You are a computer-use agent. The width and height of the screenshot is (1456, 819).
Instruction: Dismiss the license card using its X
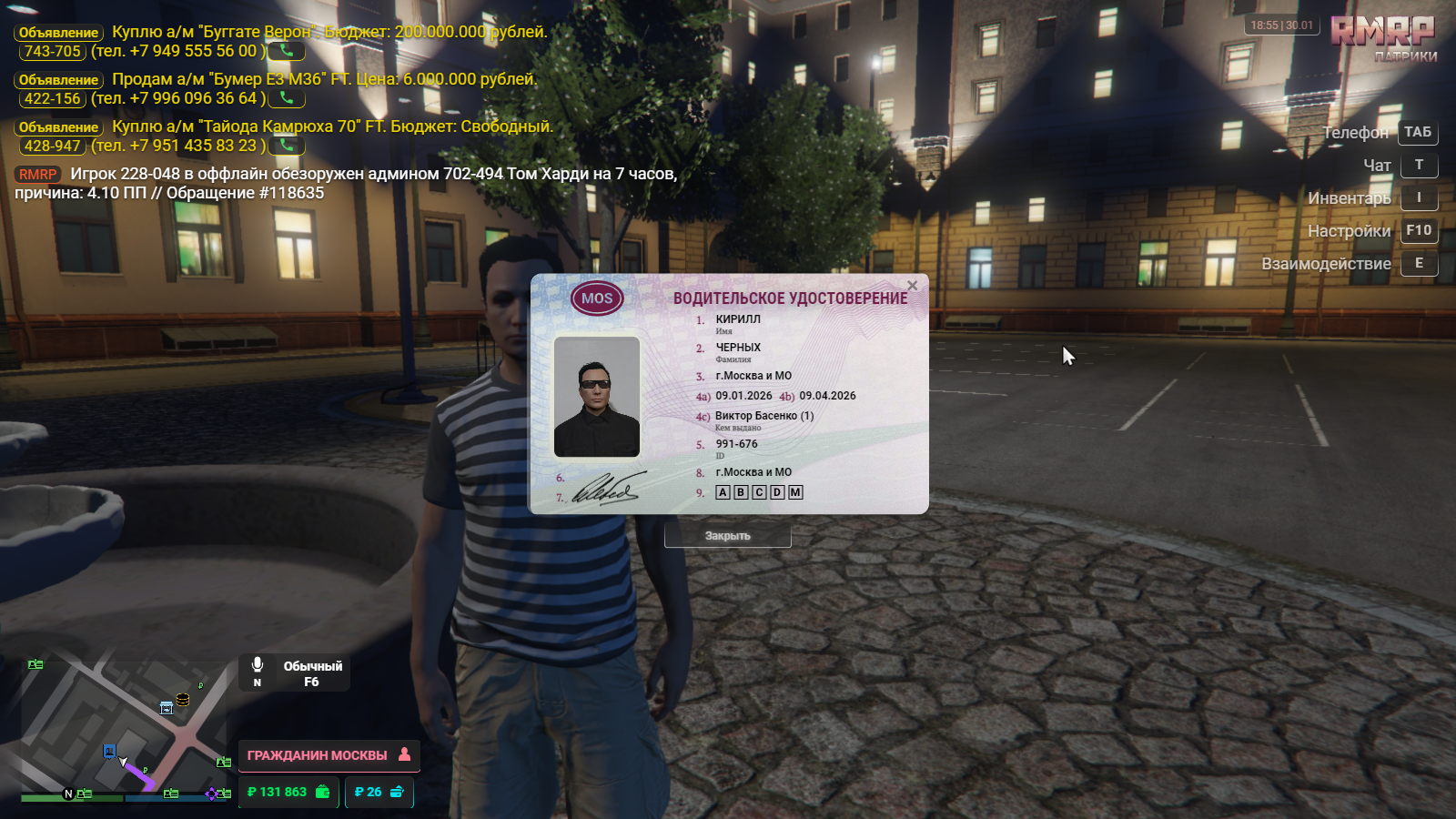(912, 286)
